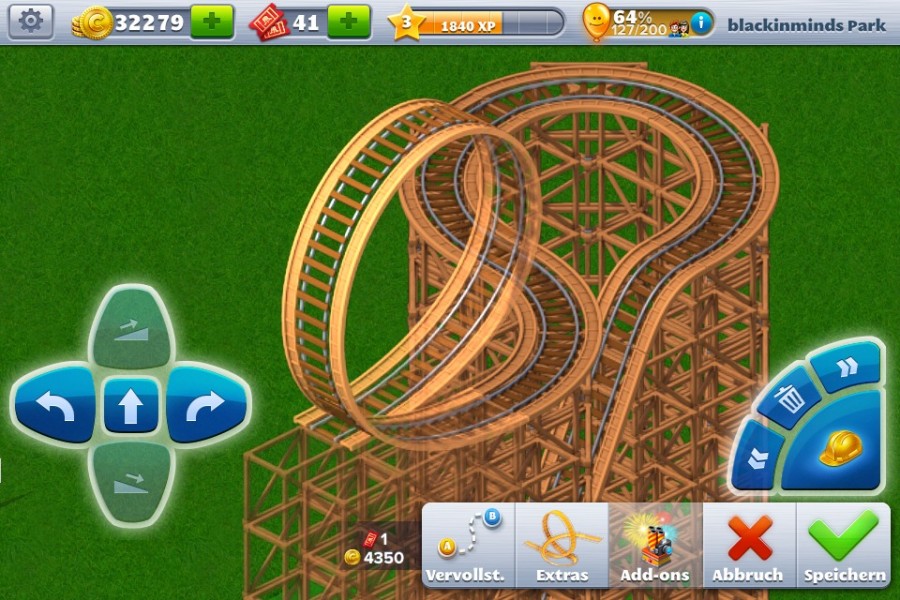Select the downward slope track option
Viewport: 900px width, 600px height.
(131, 482)
